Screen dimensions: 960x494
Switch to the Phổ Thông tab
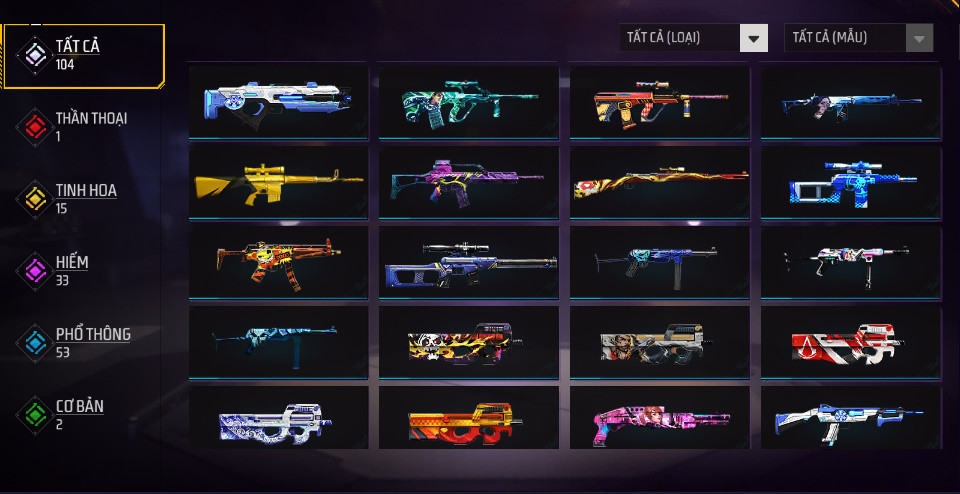tap(82, 342)
